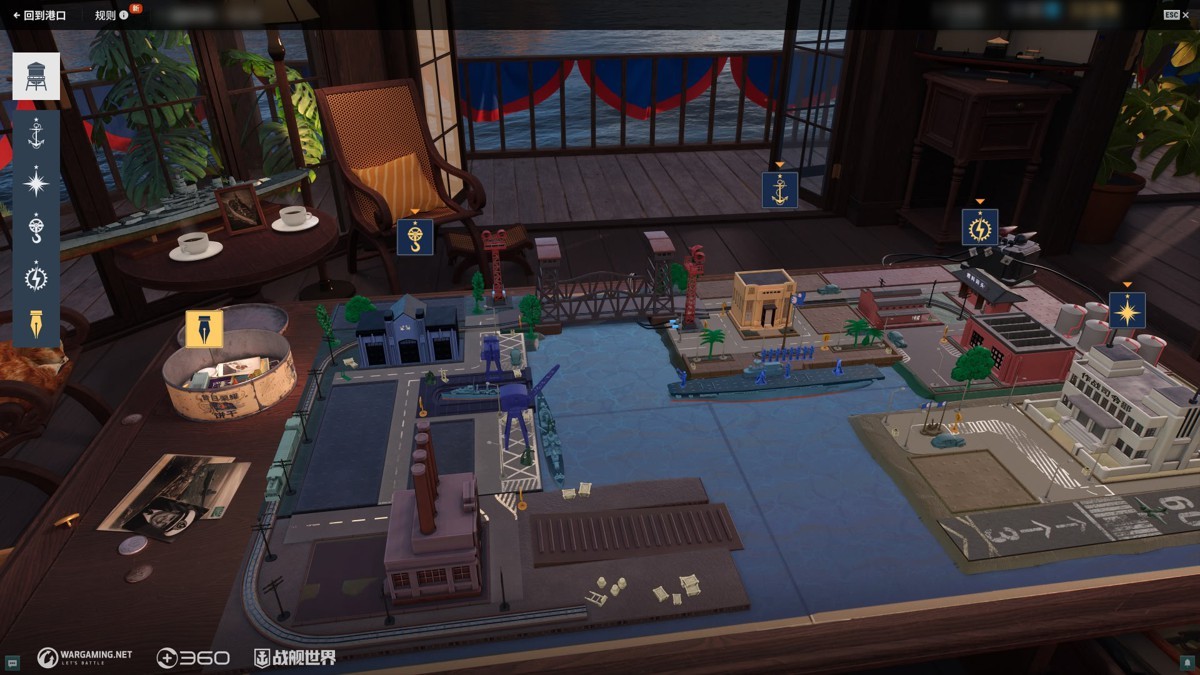This screenshot has height=675, width=1200.
Task: Open the anchor marker above the dock
Action: 780,190
